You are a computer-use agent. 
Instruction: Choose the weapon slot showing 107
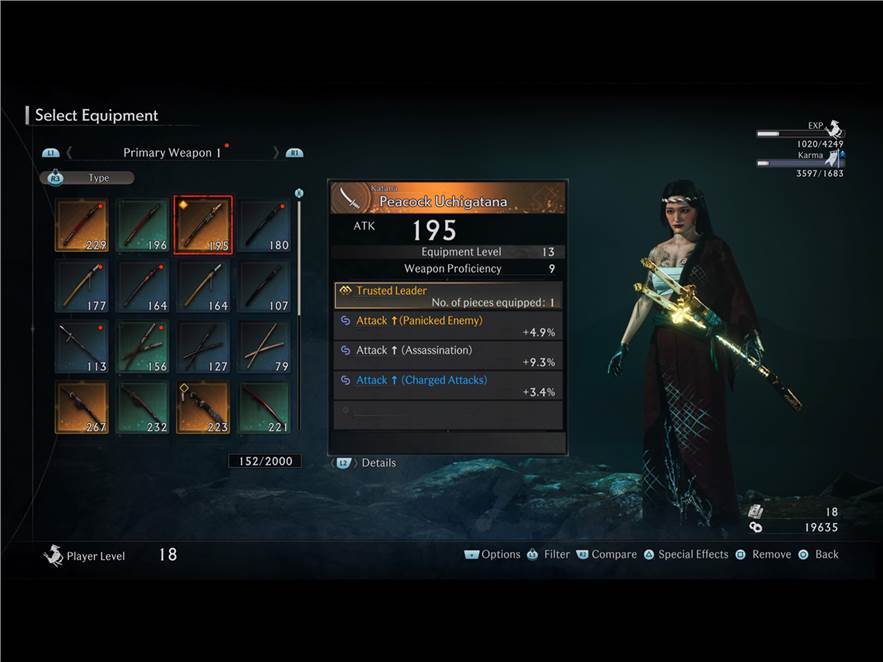[265, 286]
